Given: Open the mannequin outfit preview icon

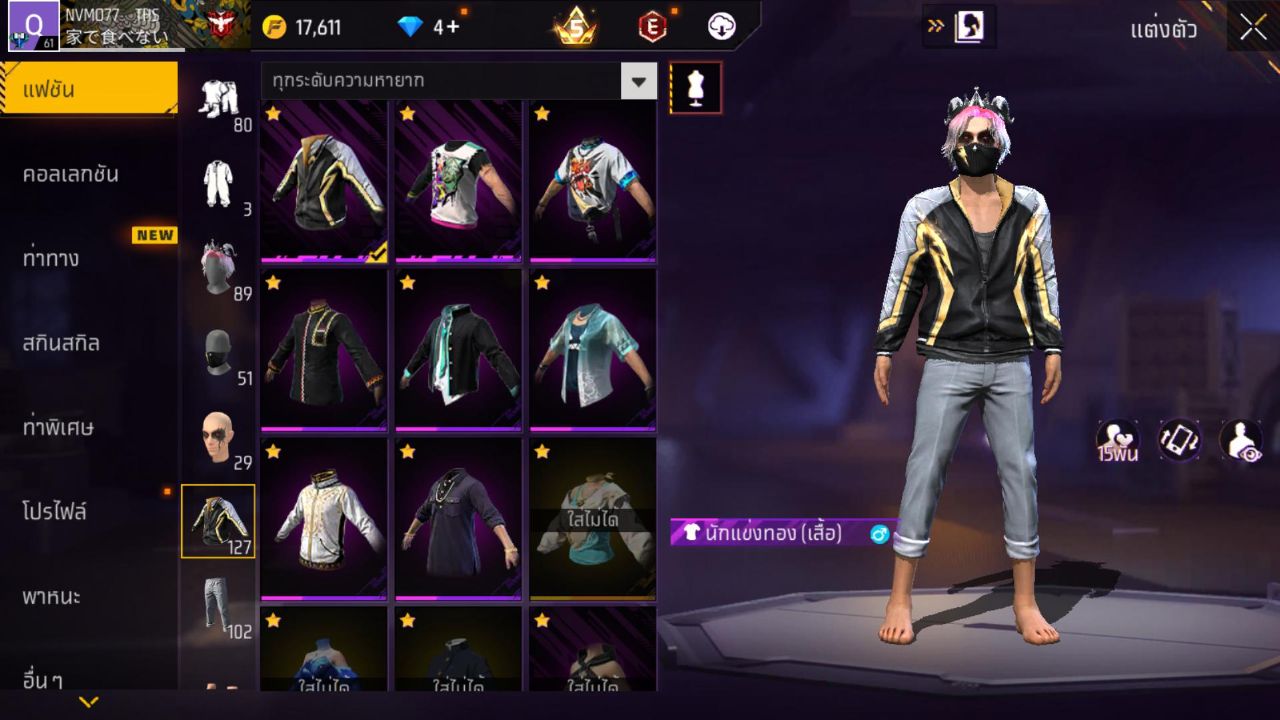Looking at the screenshot, I should point(695,87).
